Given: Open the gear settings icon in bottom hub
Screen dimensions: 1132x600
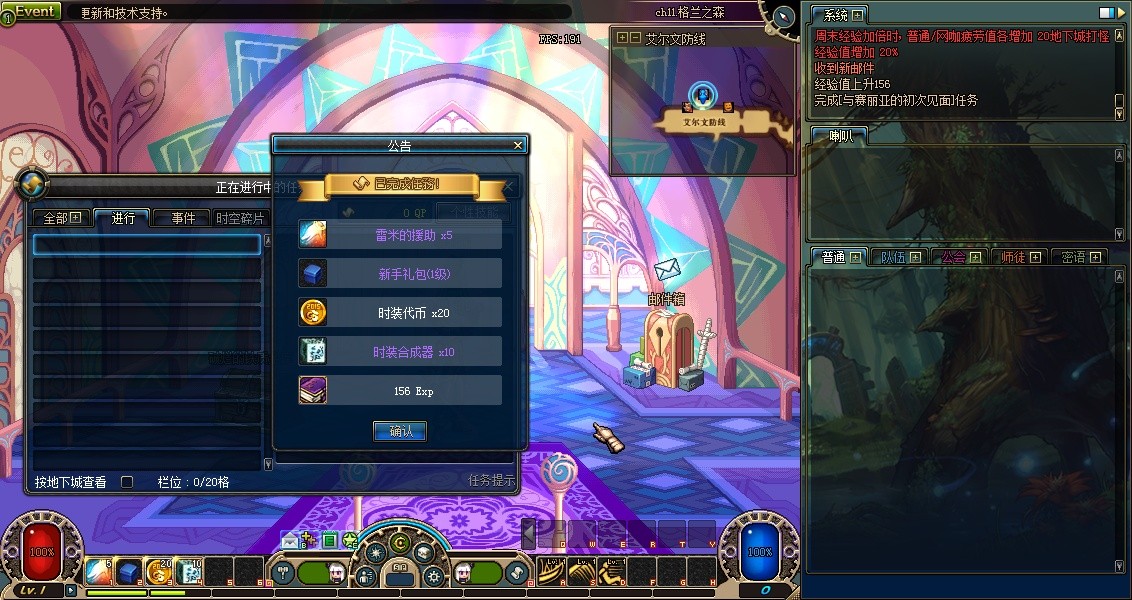Looking at the screenshot, I should click(433, 576).
